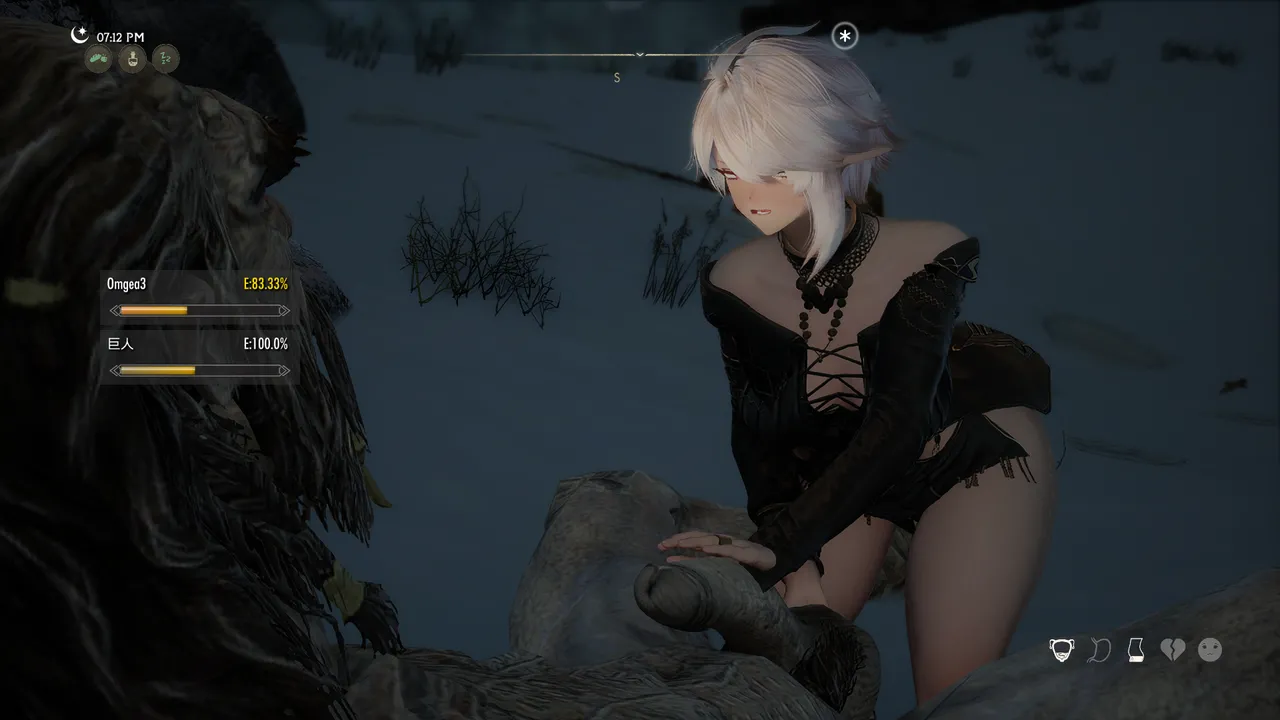Click the bearded face icon

(1061, 650)
